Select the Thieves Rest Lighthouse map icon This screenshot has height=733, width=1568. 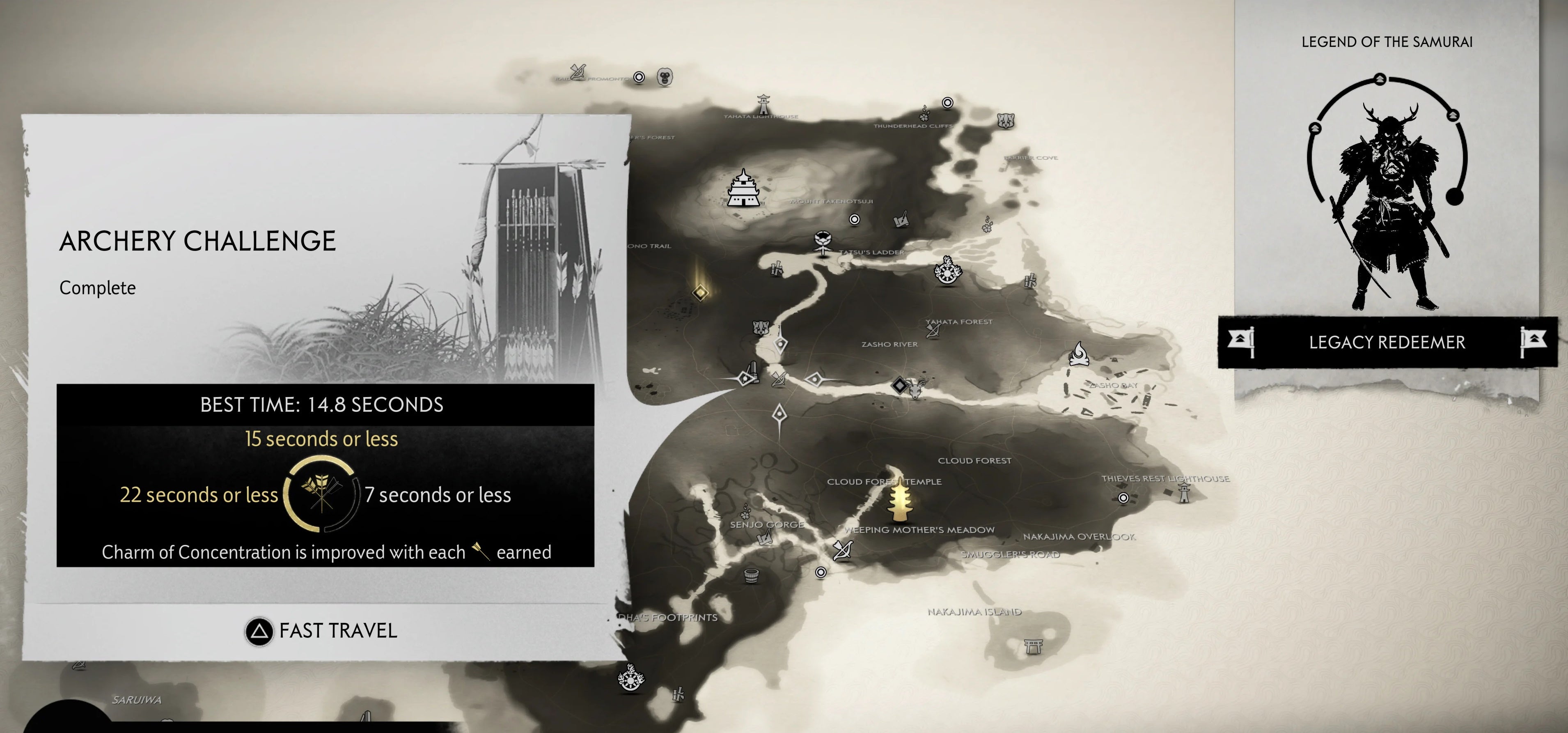click(x=1184, y=494)
